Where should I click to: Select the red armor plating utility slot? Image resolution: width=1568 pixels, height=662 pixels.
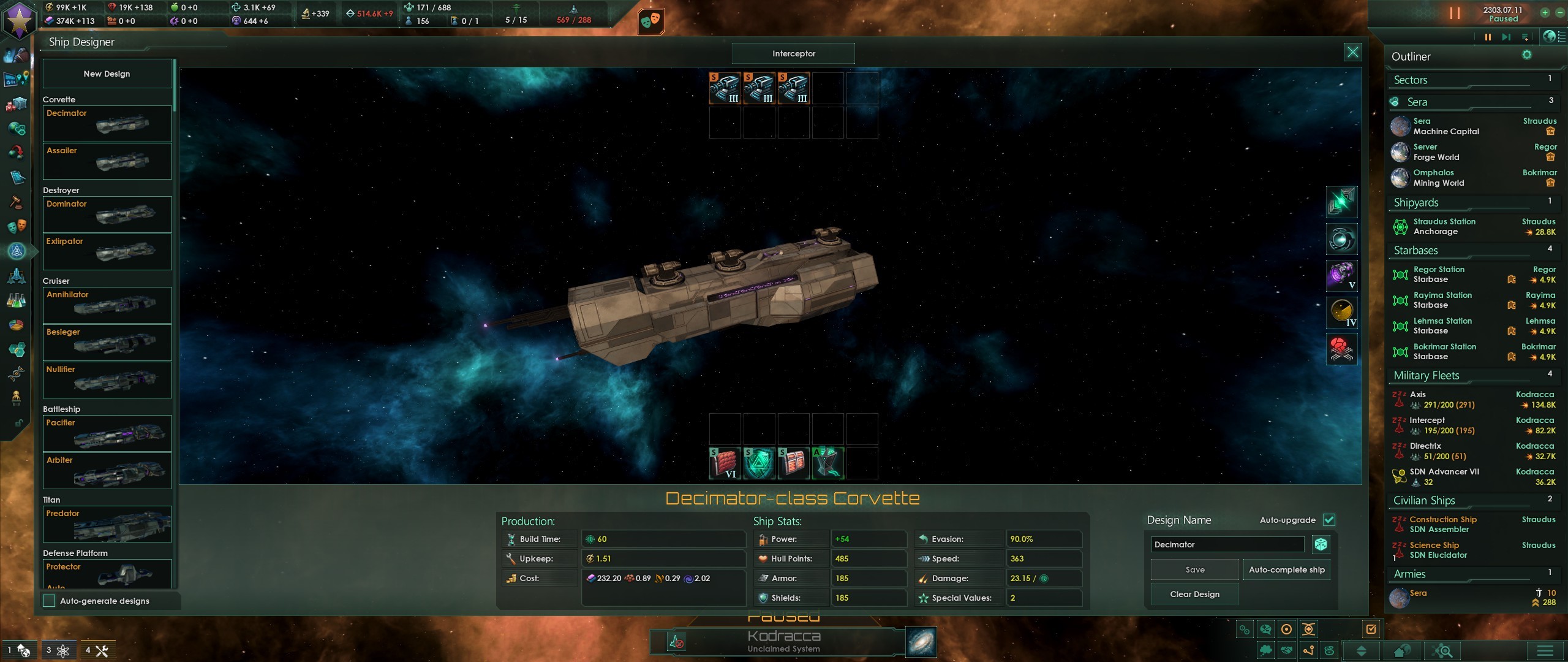[x=725, y=463]
